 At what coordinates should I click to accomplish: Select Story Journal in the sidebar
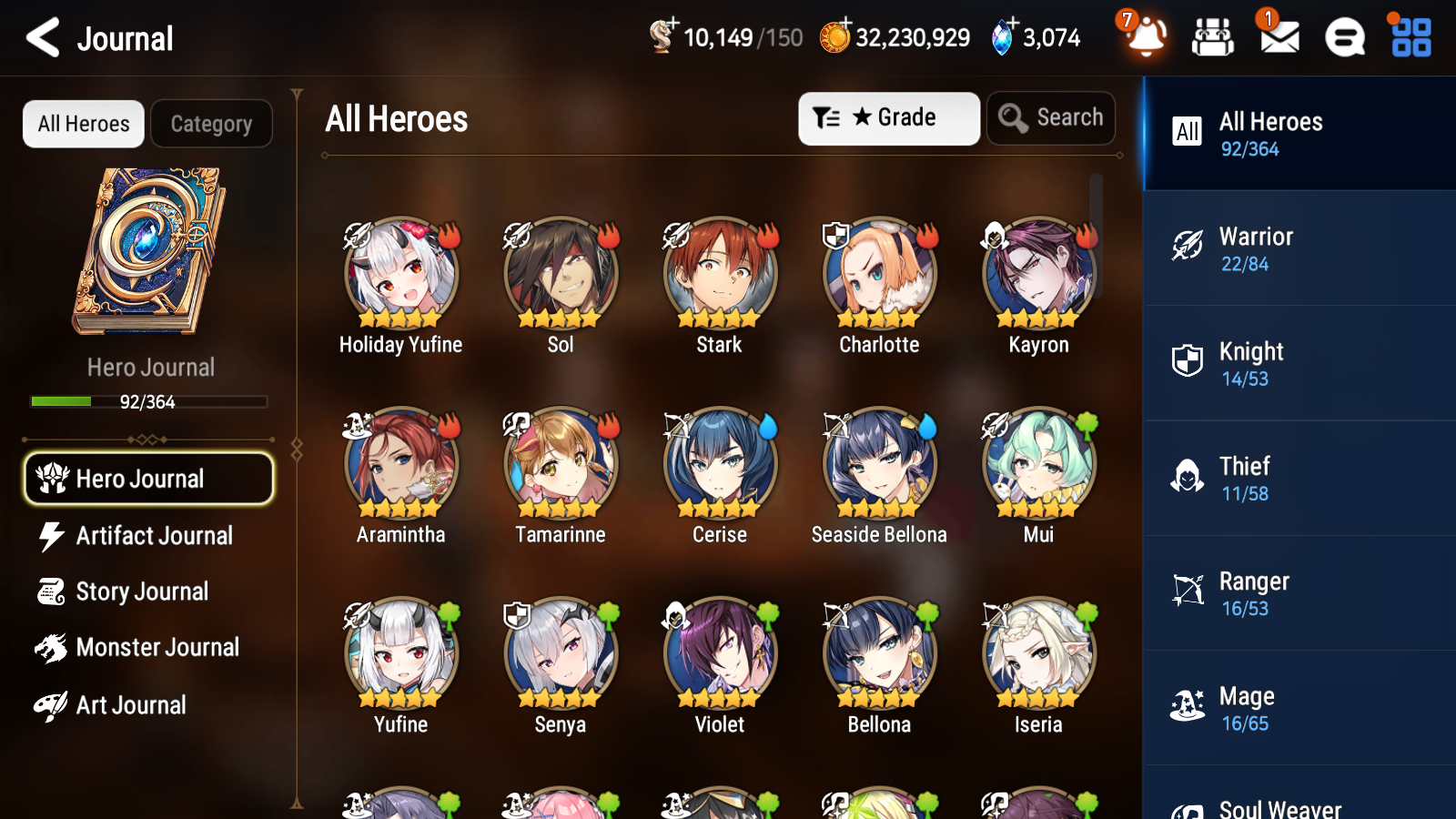point(142,591)
